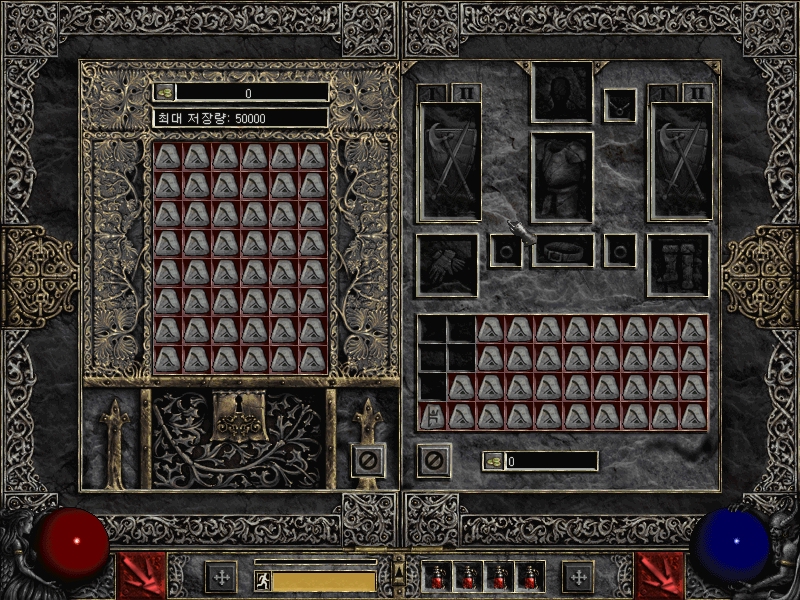
Task: Toggle the run/walk button
Action: point(262,579)
